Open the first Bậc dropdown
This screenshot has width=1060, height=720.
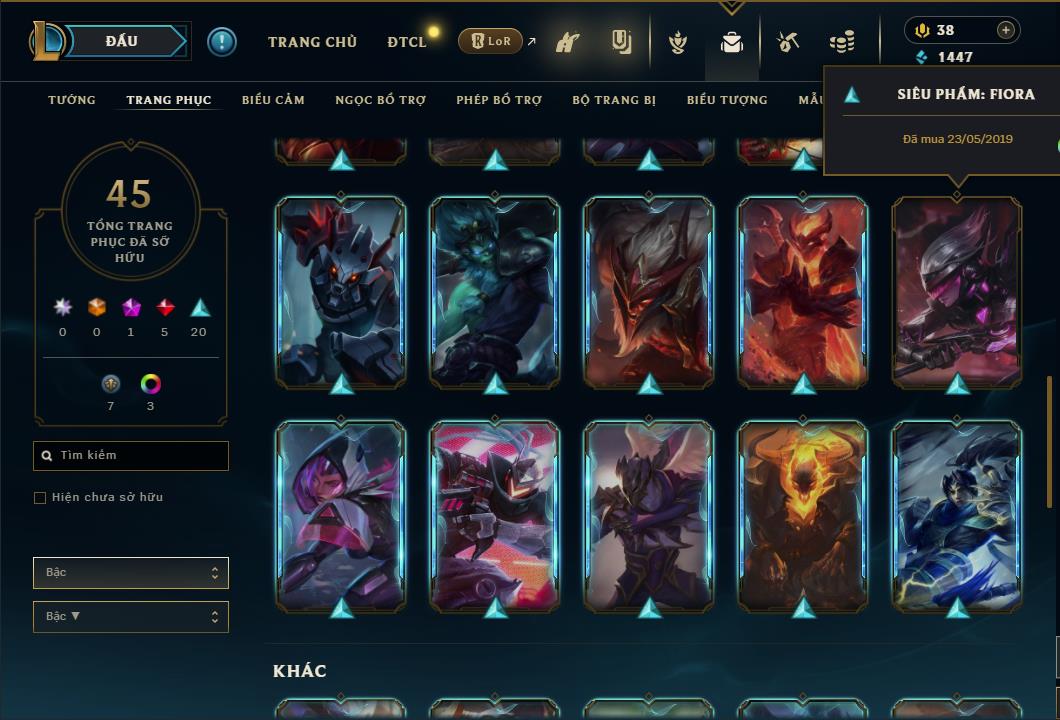[x=131, y=573]
